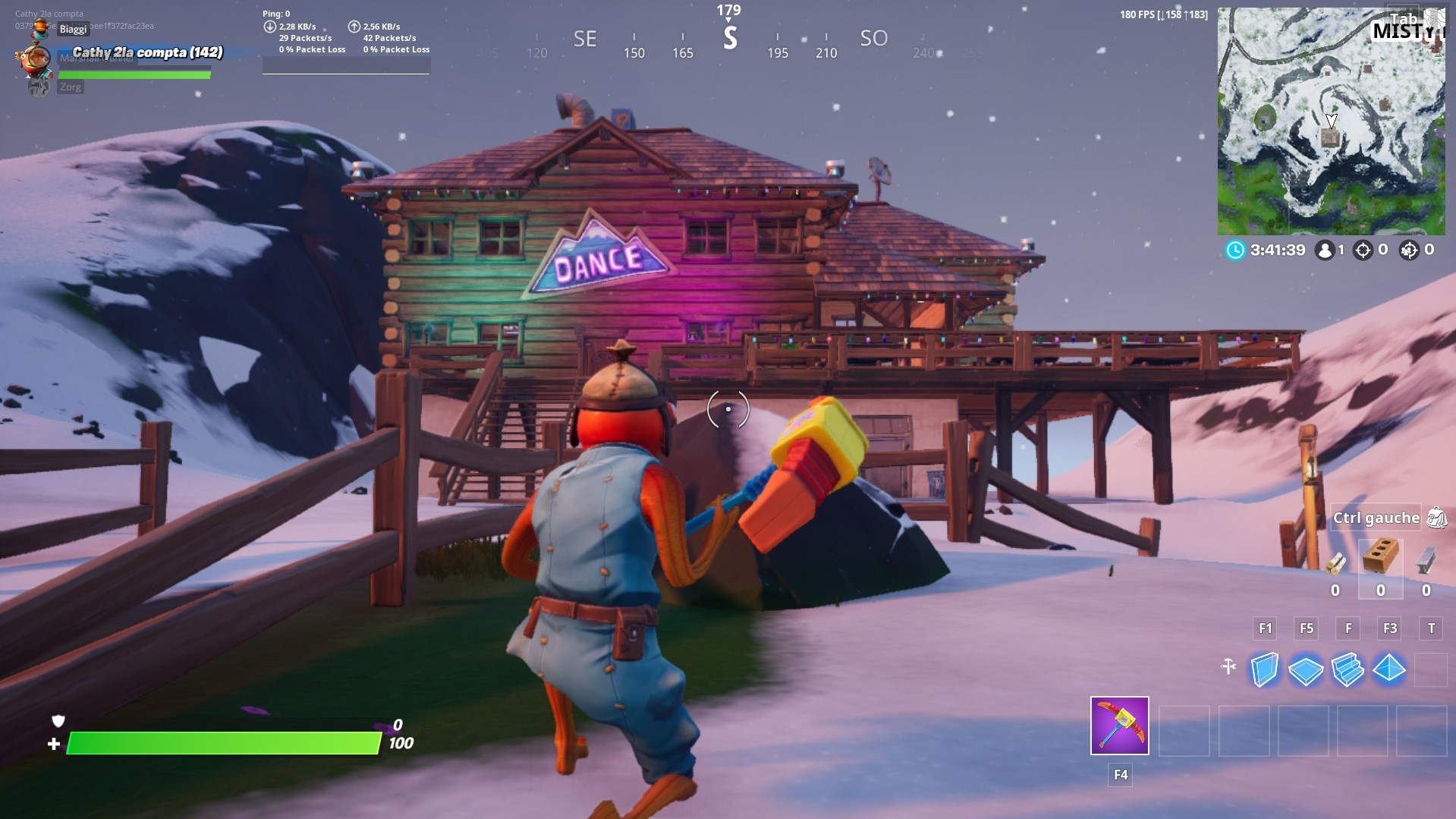This screenshot has height=819, width=1456.
Task: Click the clock timer icon near the minimap
Action: click(x=1235, y=250)
